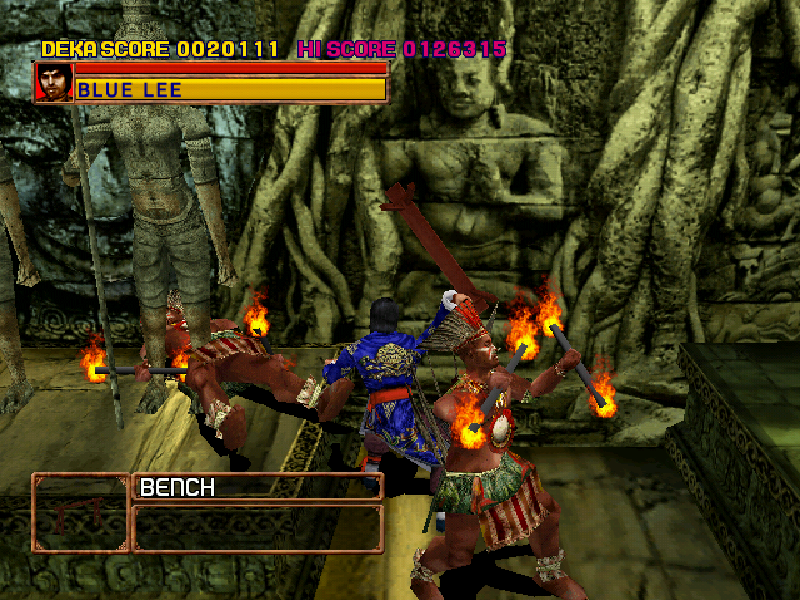Image resolution: width=800 pixels, height=600 pixels.
Task: Click the Blue Lee character portrait
Action: click(53, 83)
